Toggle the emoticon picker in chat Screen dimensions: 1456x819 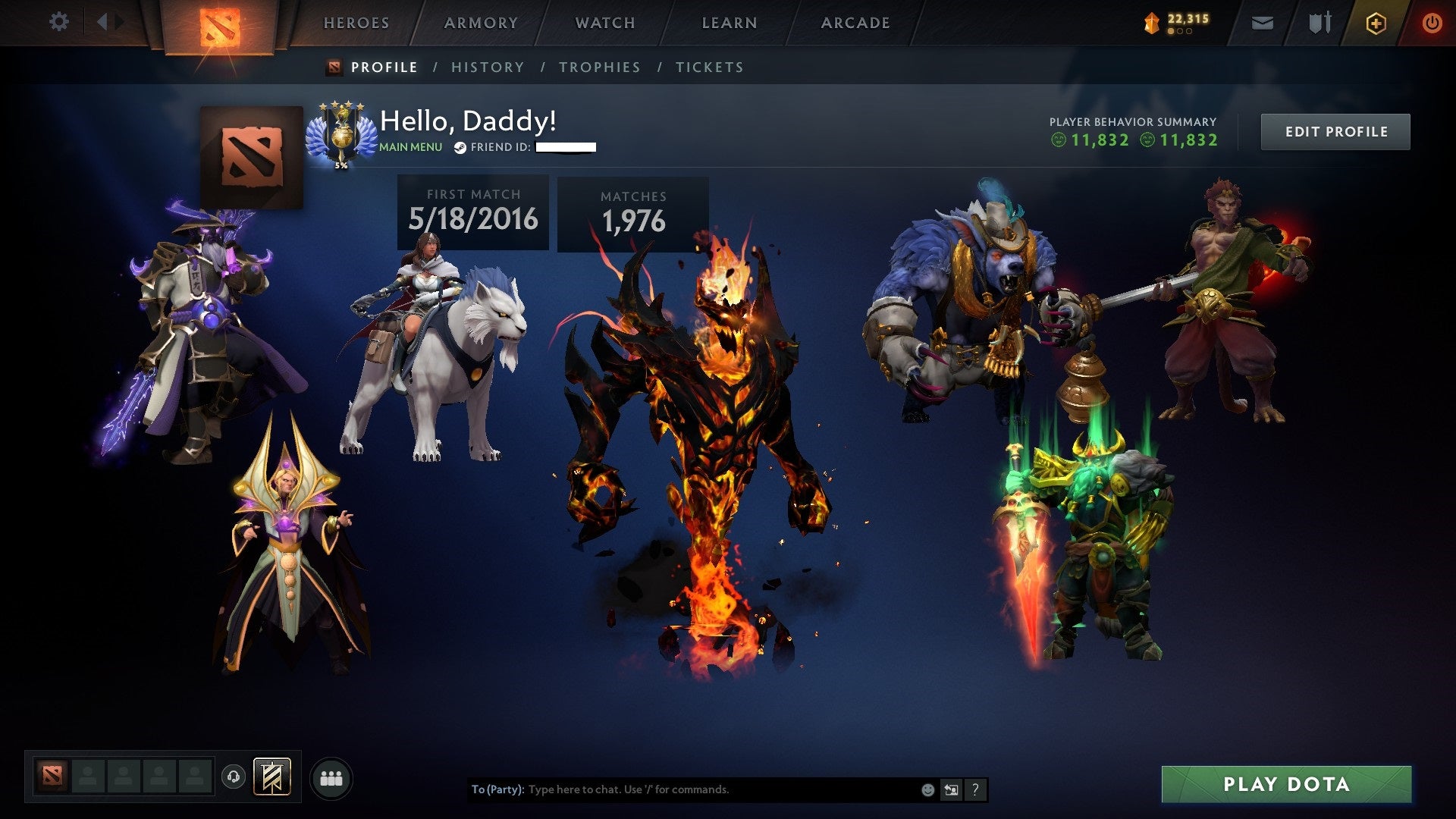[x=927, y=789]
